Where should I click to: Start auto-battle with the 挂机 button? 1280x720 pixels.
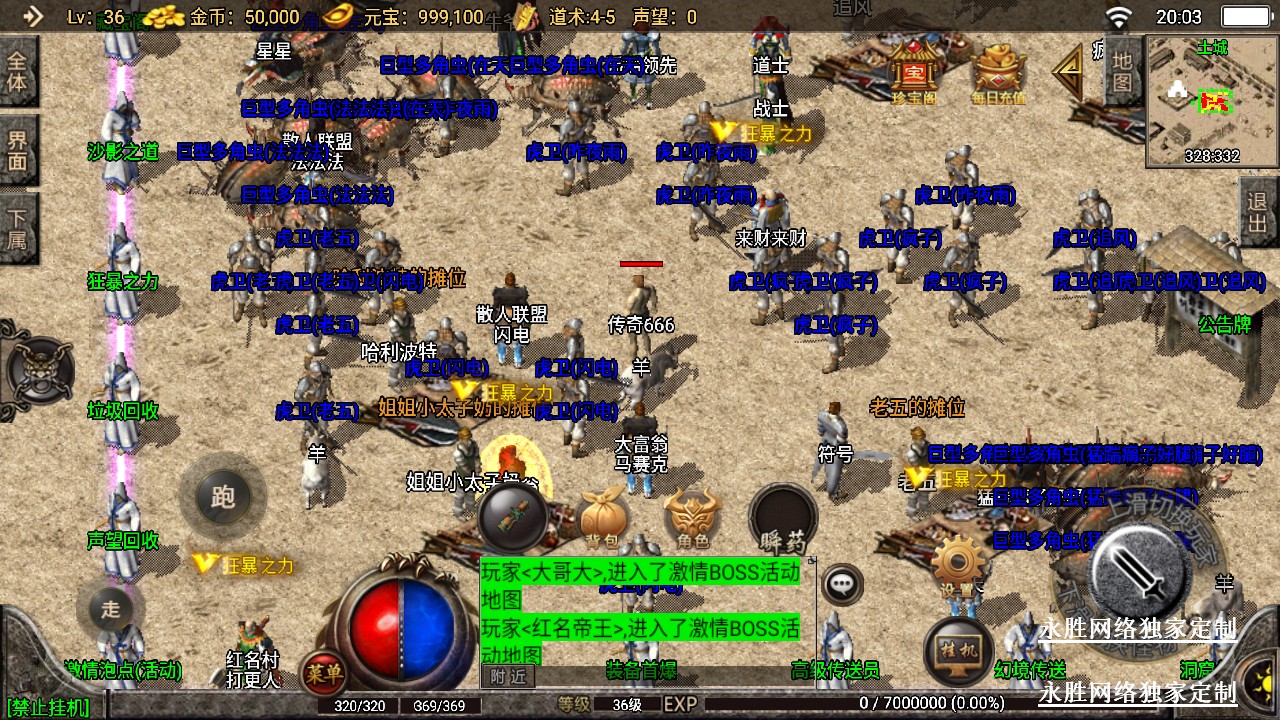(958, 651)
